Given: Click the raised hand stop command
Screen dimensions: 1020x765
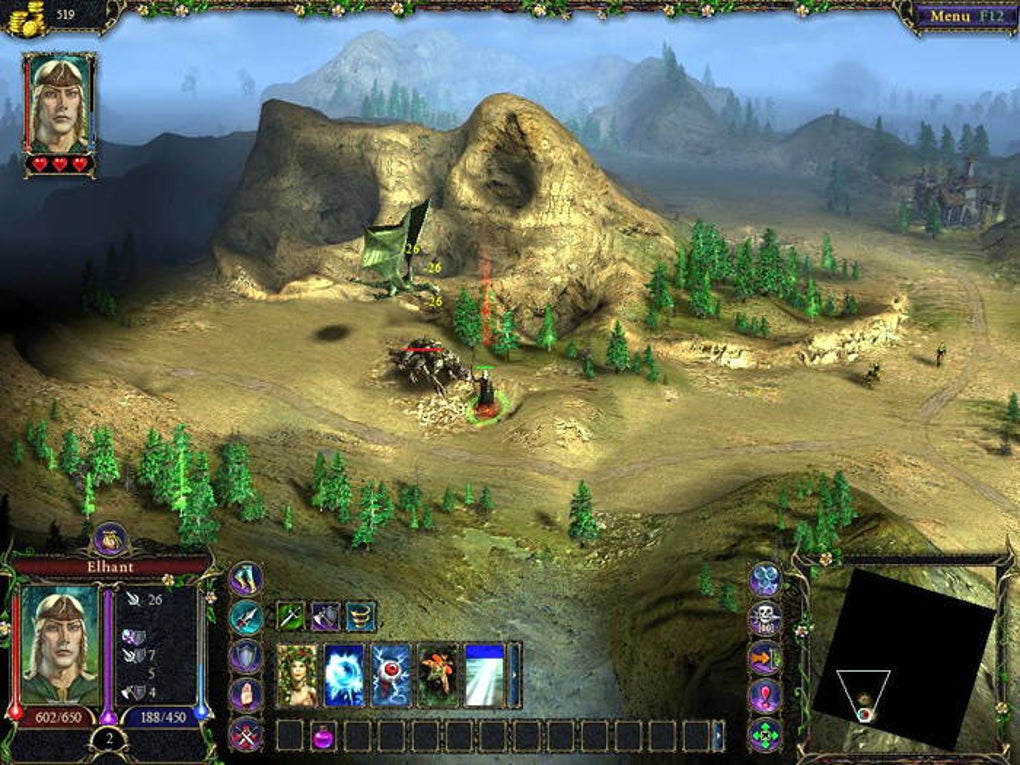Looking at the screenshot, I should (246, 694).
